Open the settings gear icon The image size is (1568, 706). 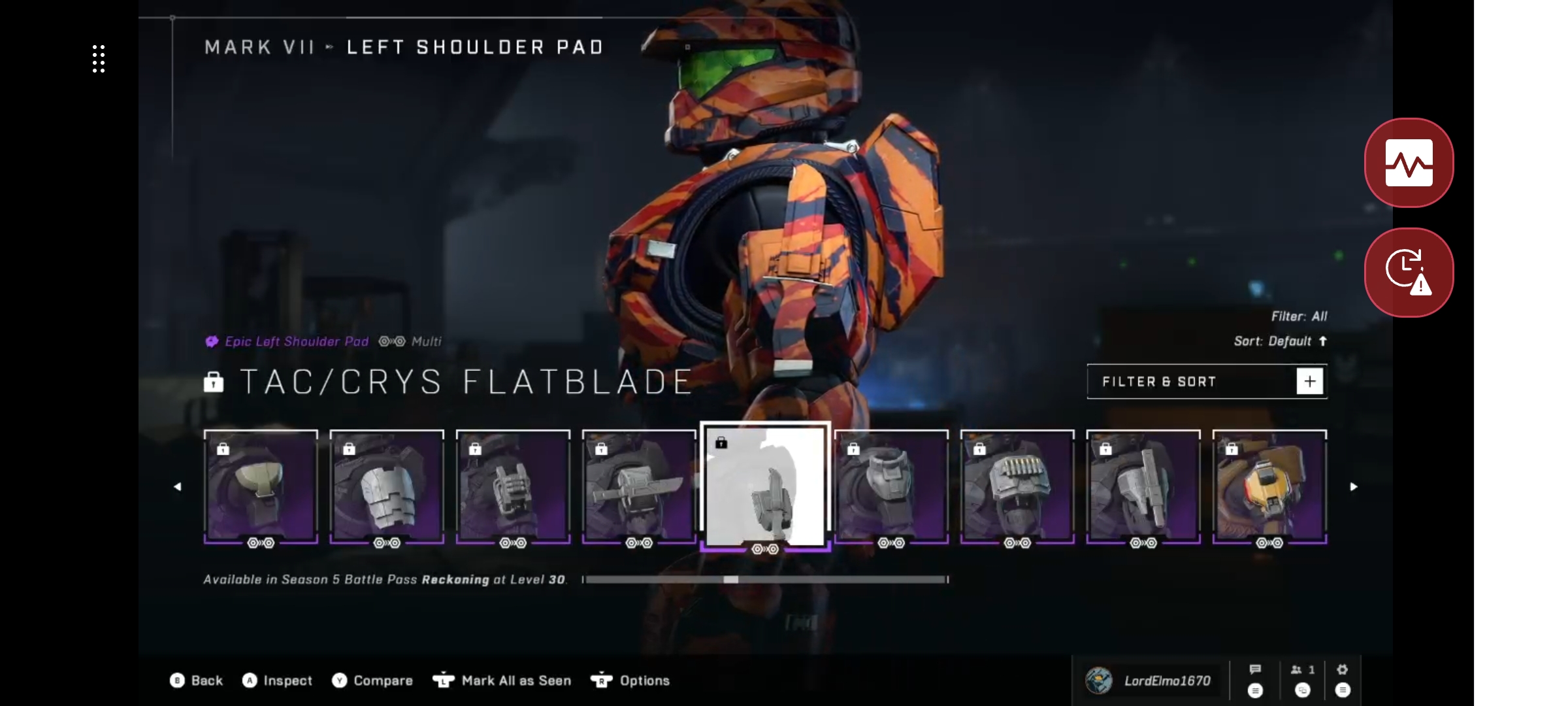[1342, 680]
